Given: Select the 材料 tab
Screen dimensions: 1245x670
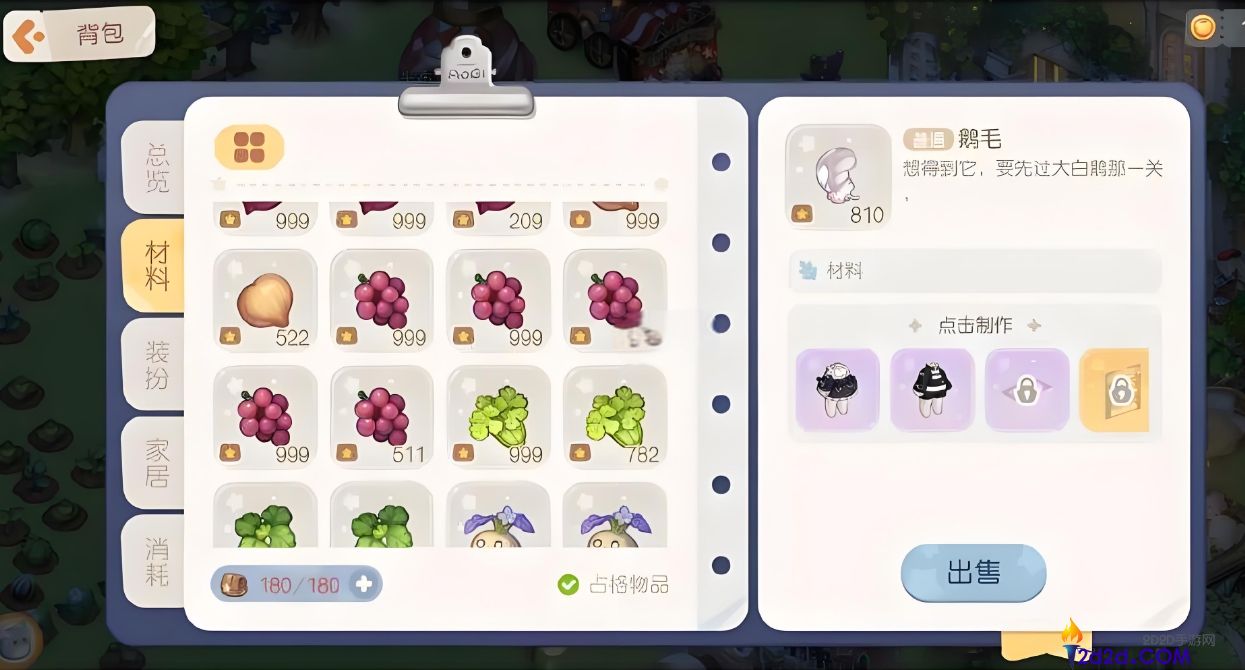Looking at the screenshot, I should coord(156,264).
